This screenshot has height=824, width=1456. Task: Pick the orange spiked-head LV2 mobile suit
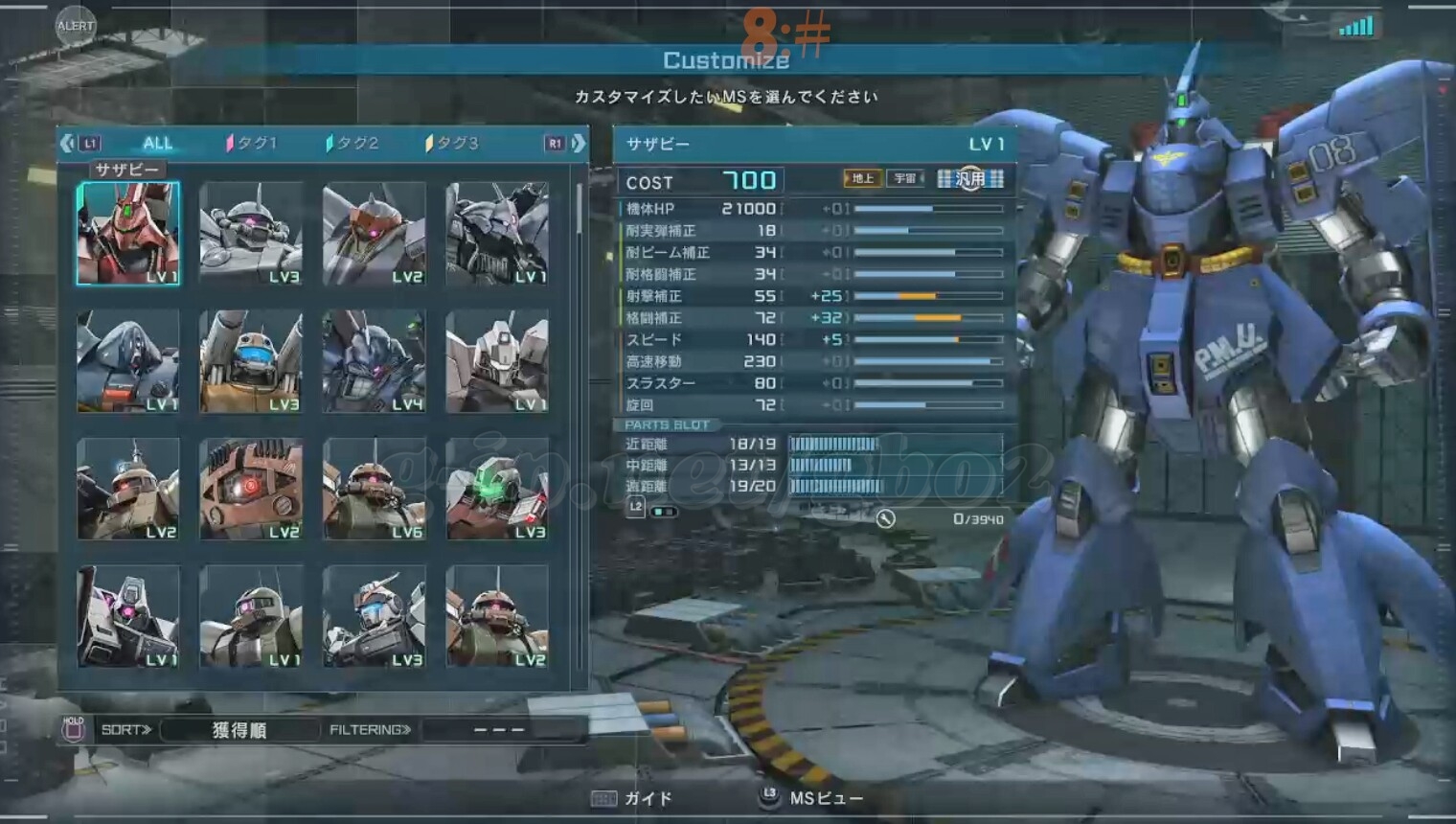(374, 234)
